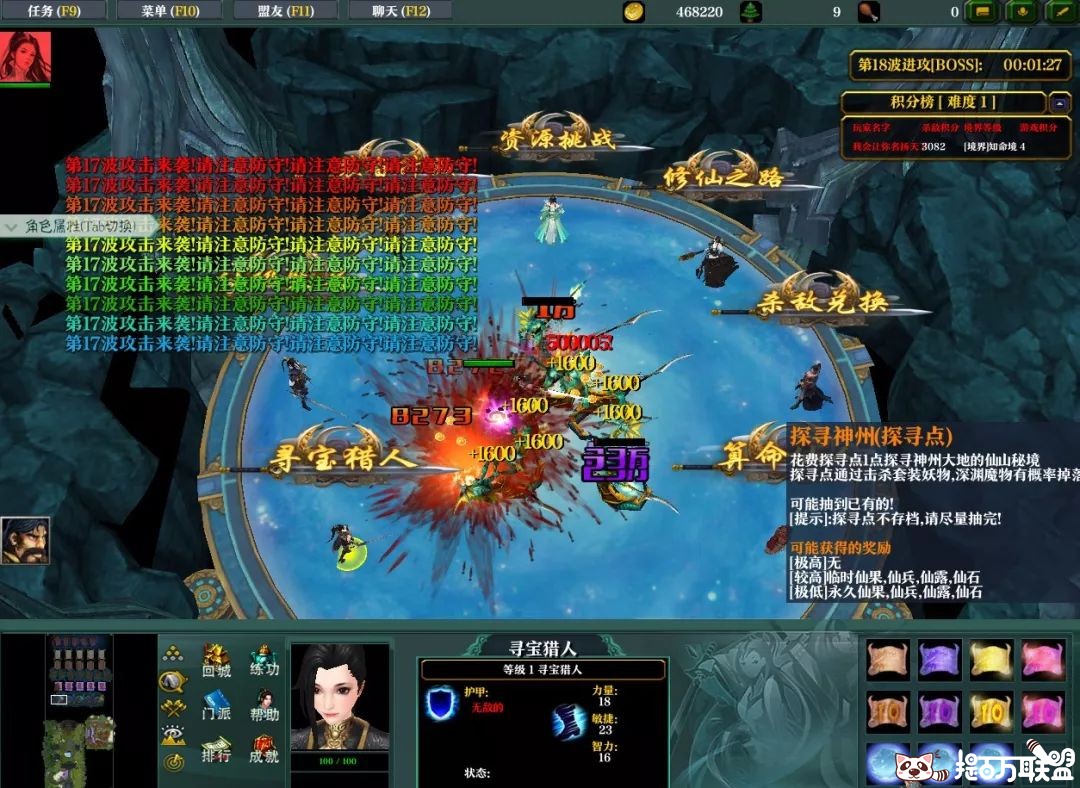Open the 盟友 (F11) allies menu
Image resolution: width=1080 pixels, height=788 pixels.
tap(285, 11)
